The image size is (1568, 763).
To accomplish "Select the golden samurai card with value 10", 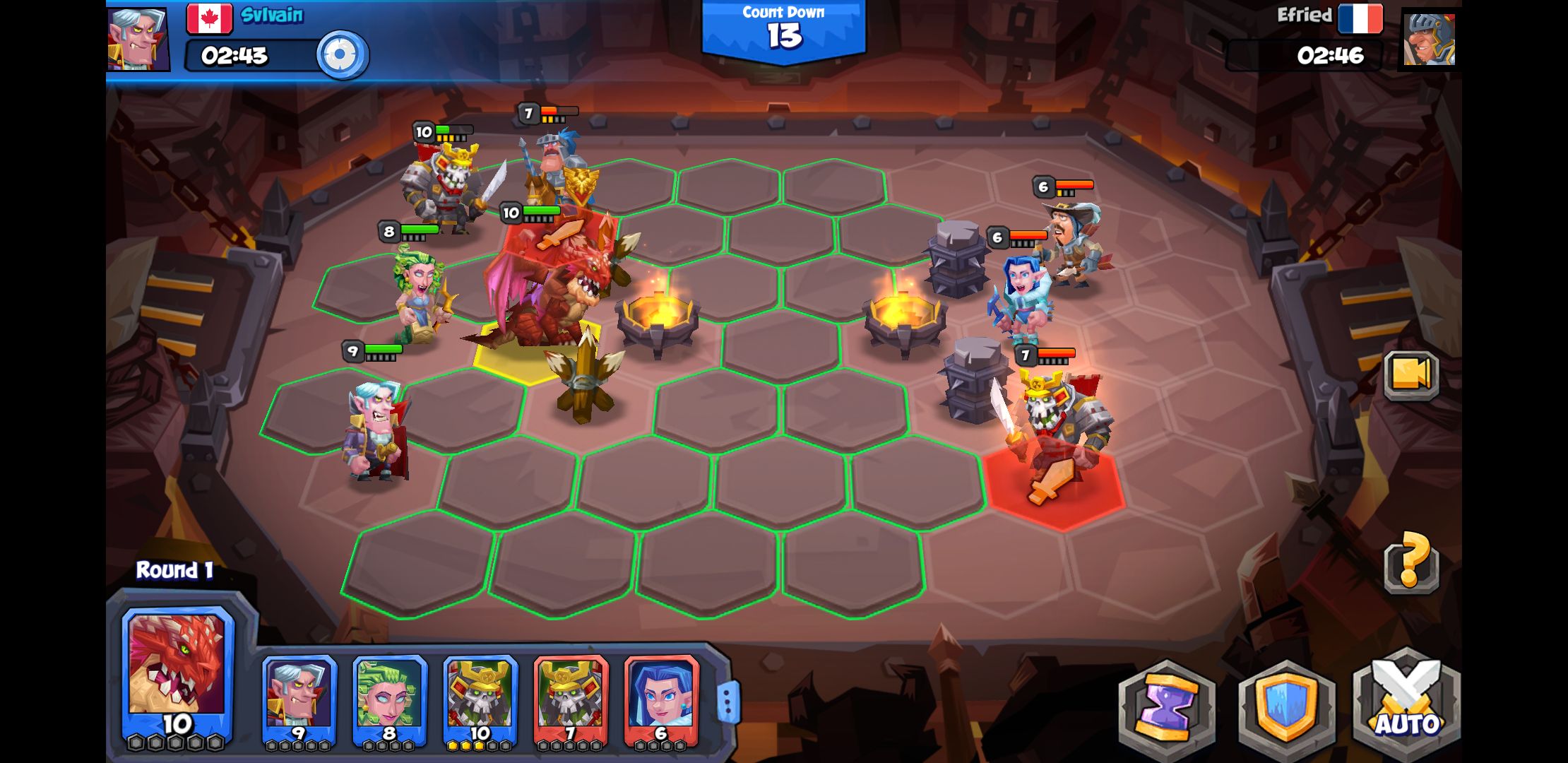I will (481, 699).
